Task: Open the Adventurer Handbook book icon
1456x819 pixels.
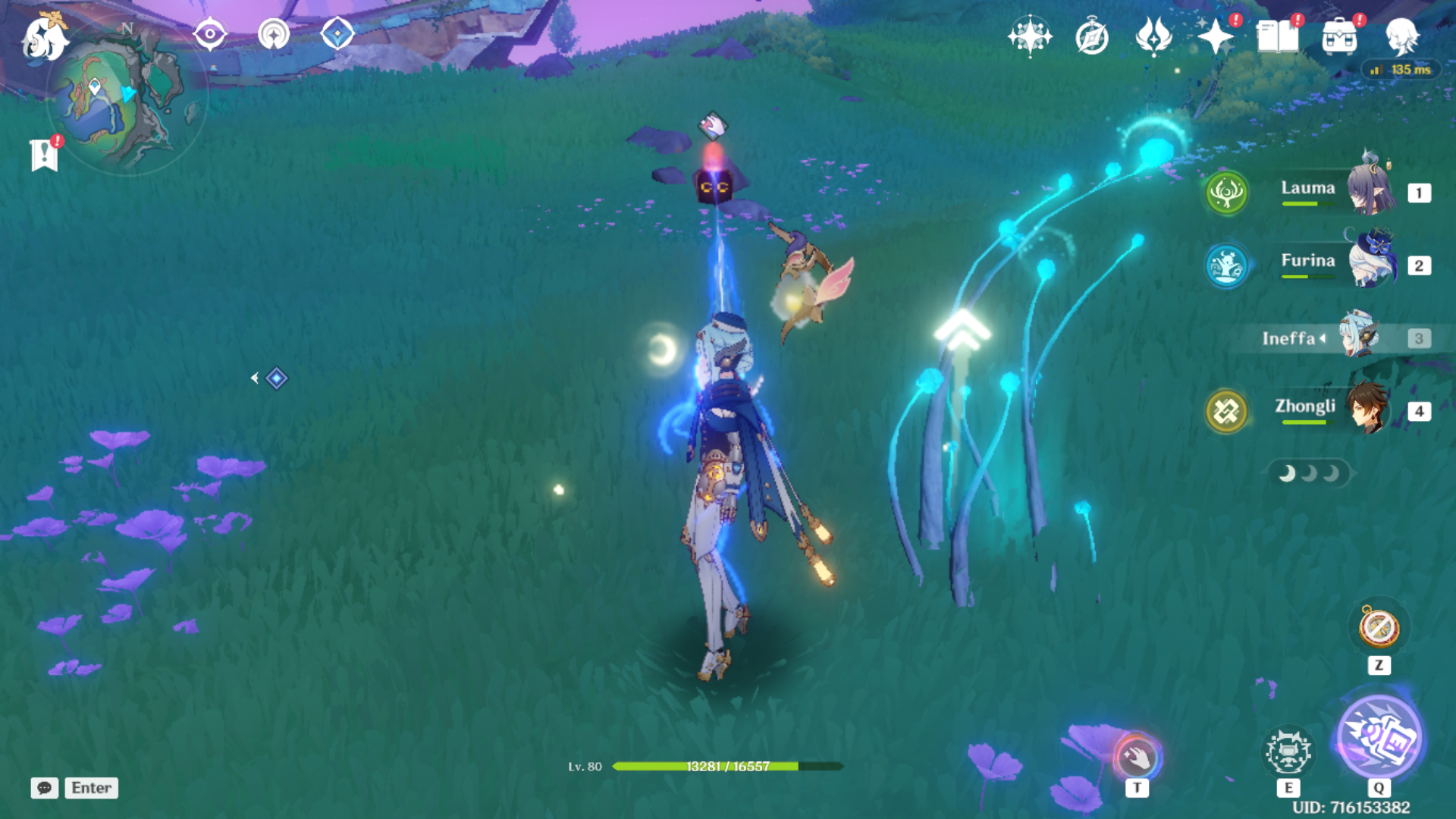Action: coord(1277,36)
